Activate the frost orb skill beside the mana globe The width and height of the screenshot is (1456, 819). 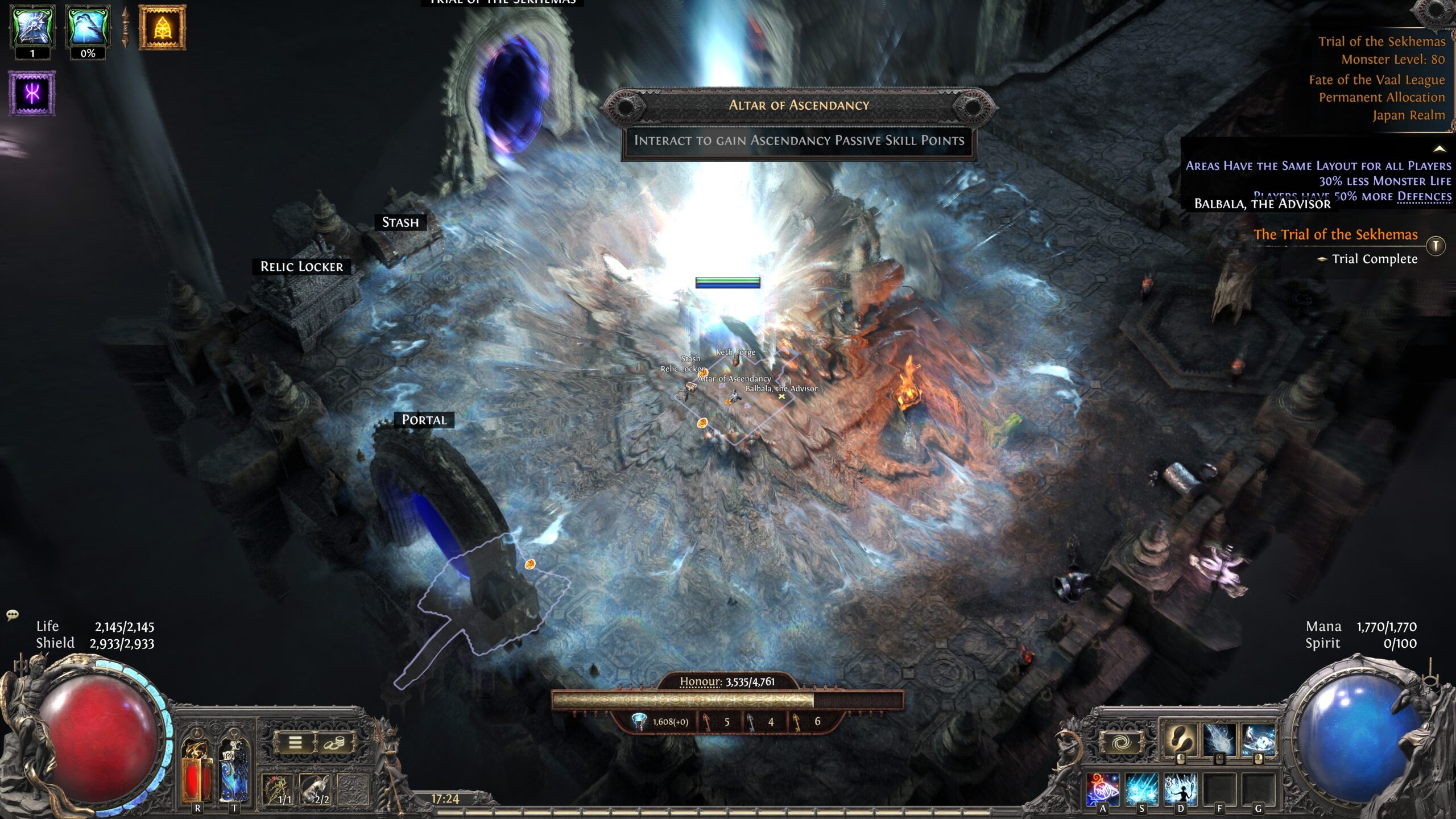(1258, 740)
